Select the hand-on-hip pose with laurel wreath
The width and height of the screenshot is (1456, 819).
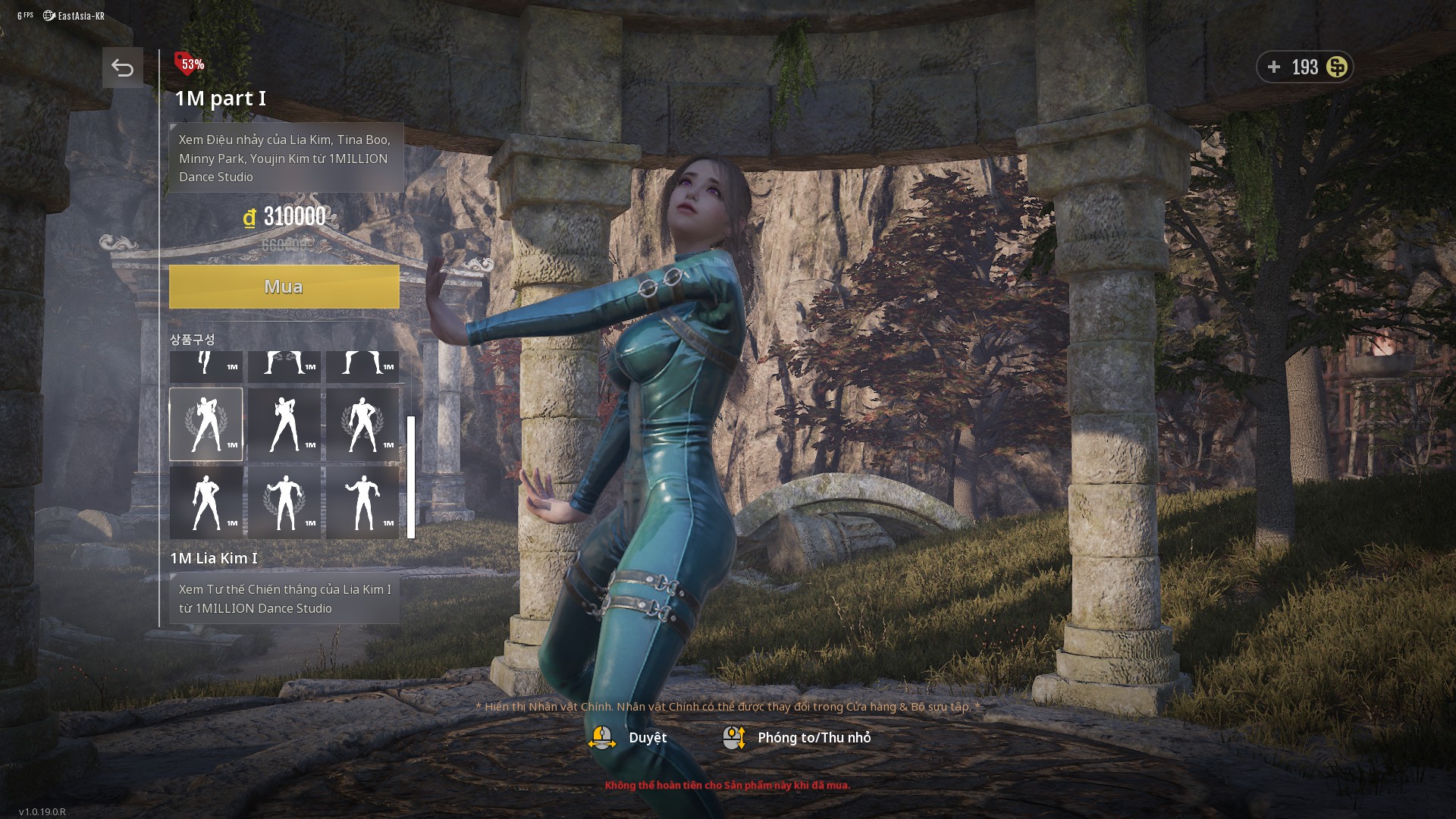pyautogui.click(x=362, y=425)
